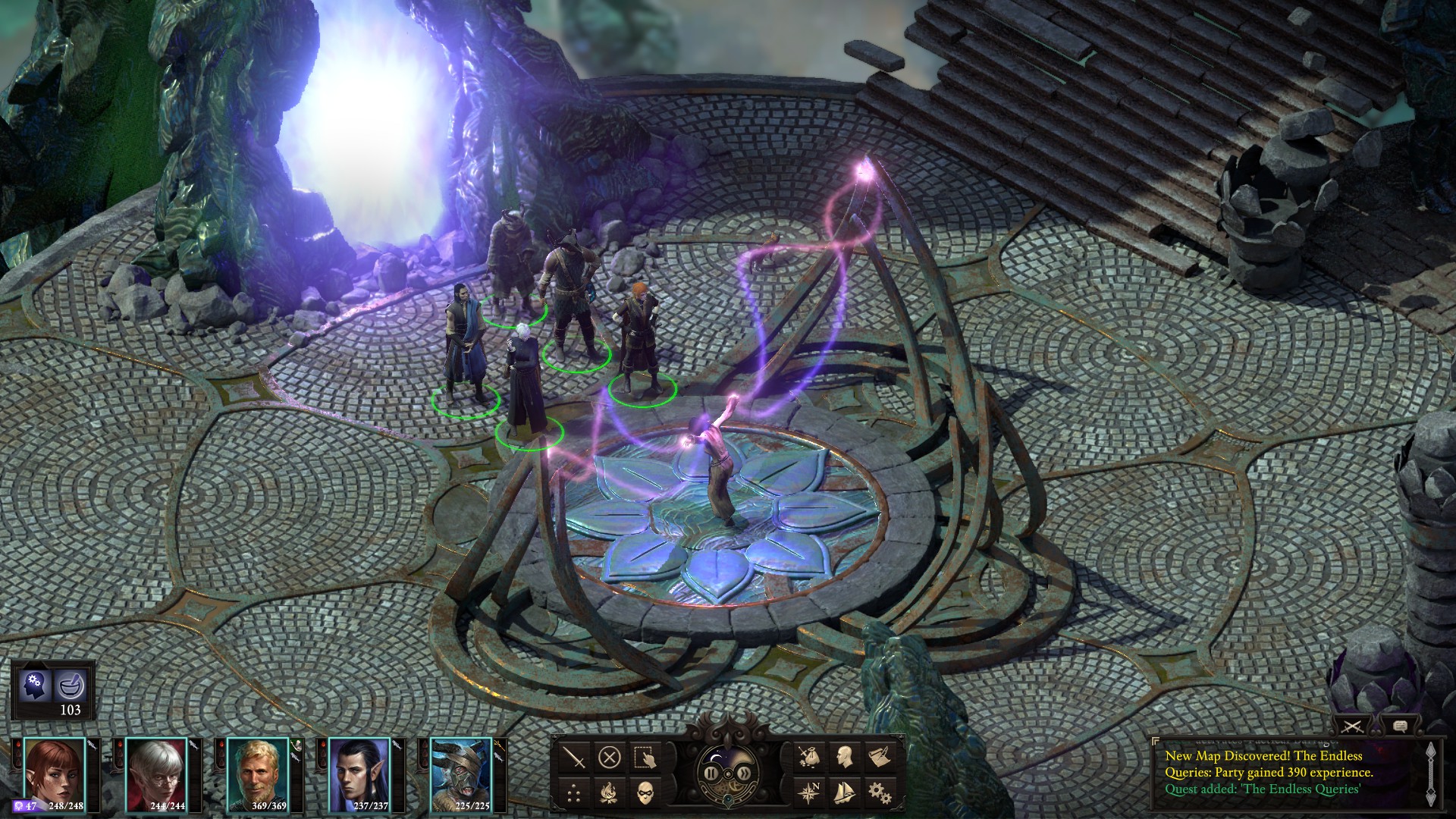Choose the select-all party button
Viewport: 1456px width, 819px height.
click(x=645, y=757)
